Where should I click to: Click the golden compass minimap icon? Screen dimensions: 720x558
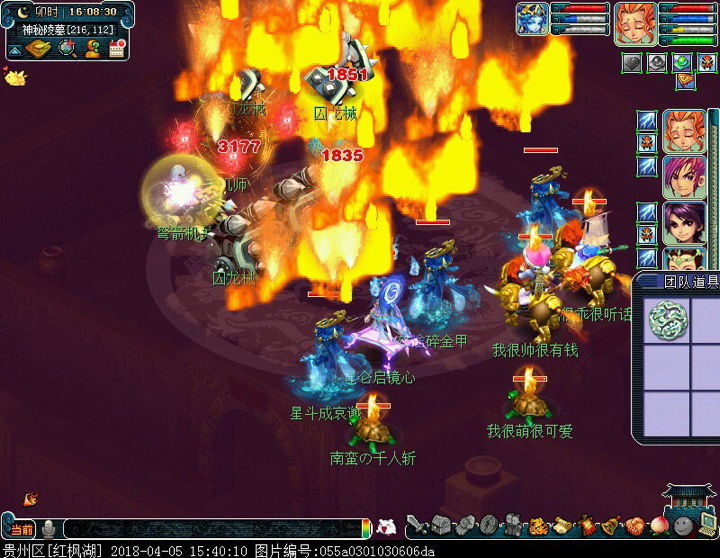[x=39, y=49]
